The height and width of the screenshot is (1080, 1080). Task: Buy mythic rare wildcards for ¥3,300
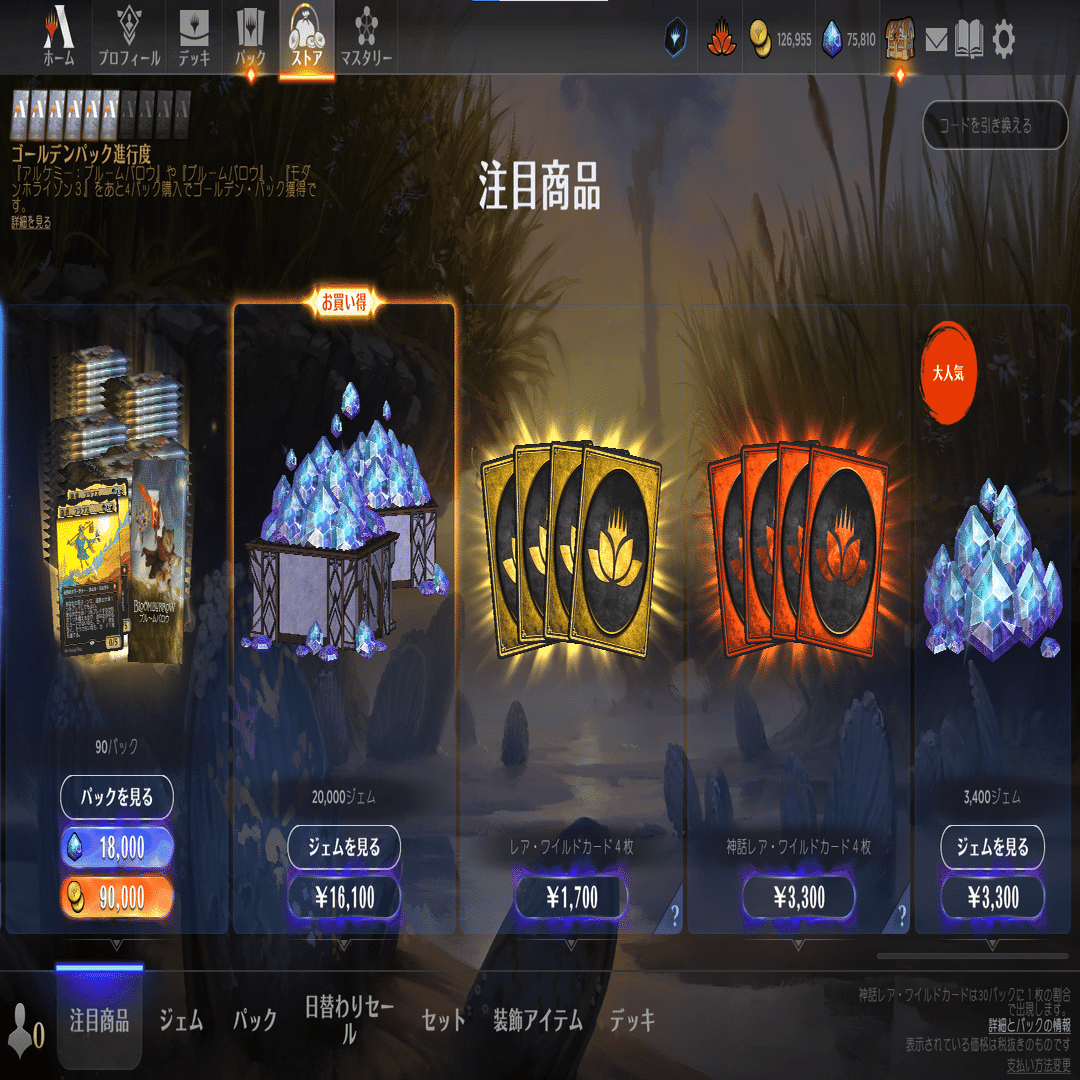pyautogui.click(x=798, y=897)
